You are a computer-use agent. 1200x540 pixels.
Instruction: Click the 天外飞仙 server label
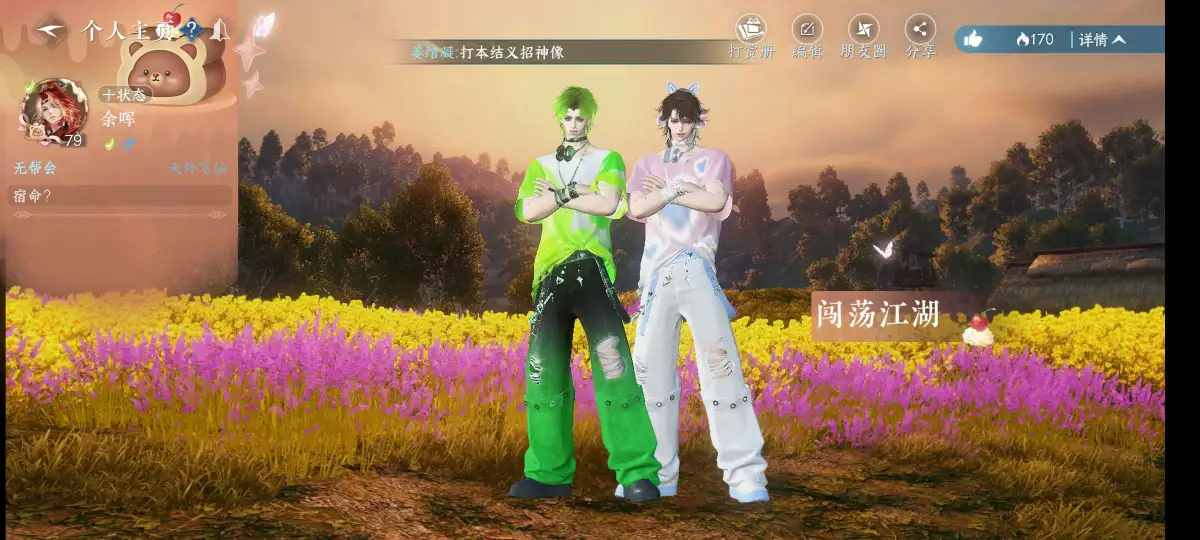coord(197,168)
